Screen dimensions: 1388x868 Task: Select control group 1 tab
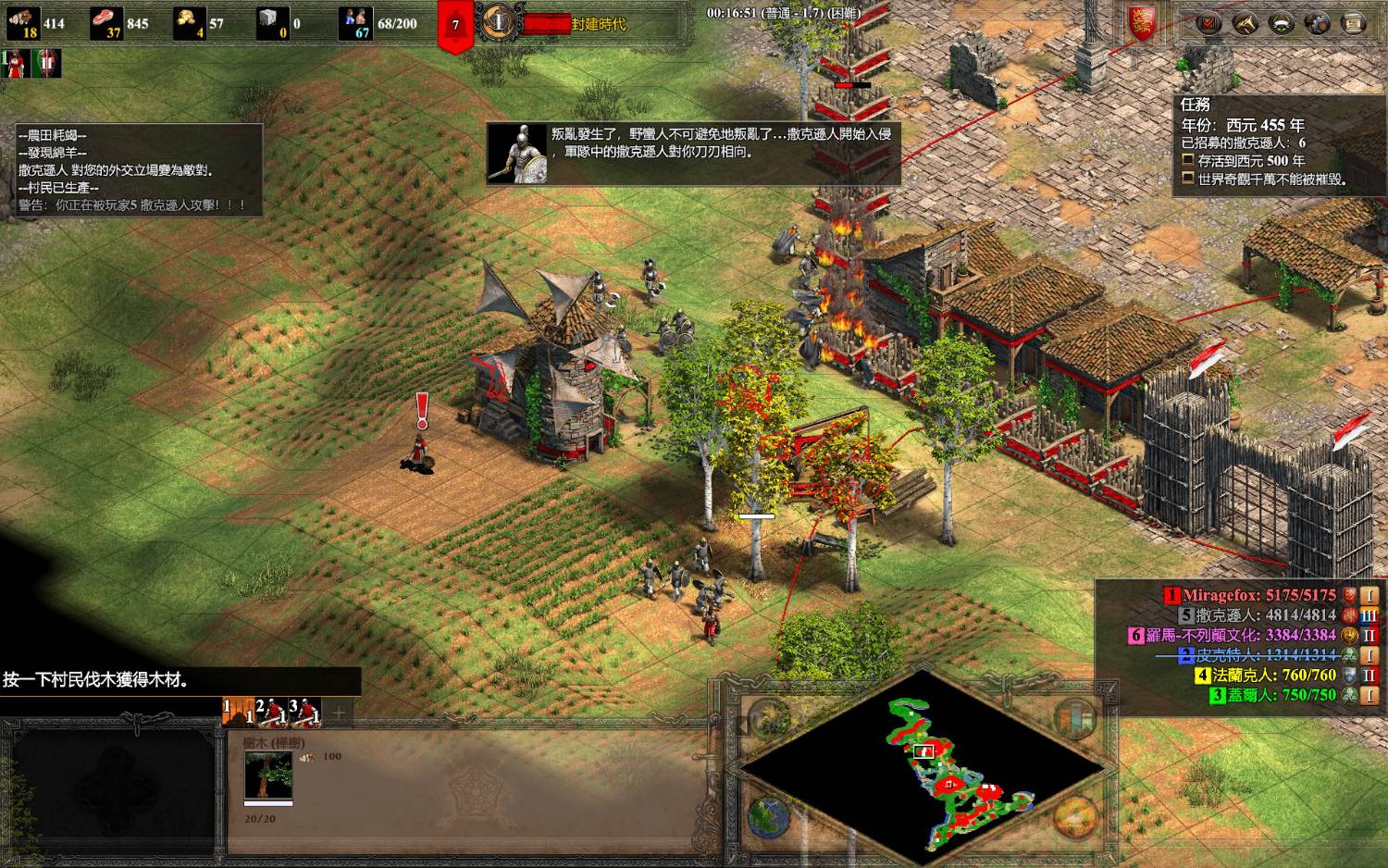coord(238,712)
